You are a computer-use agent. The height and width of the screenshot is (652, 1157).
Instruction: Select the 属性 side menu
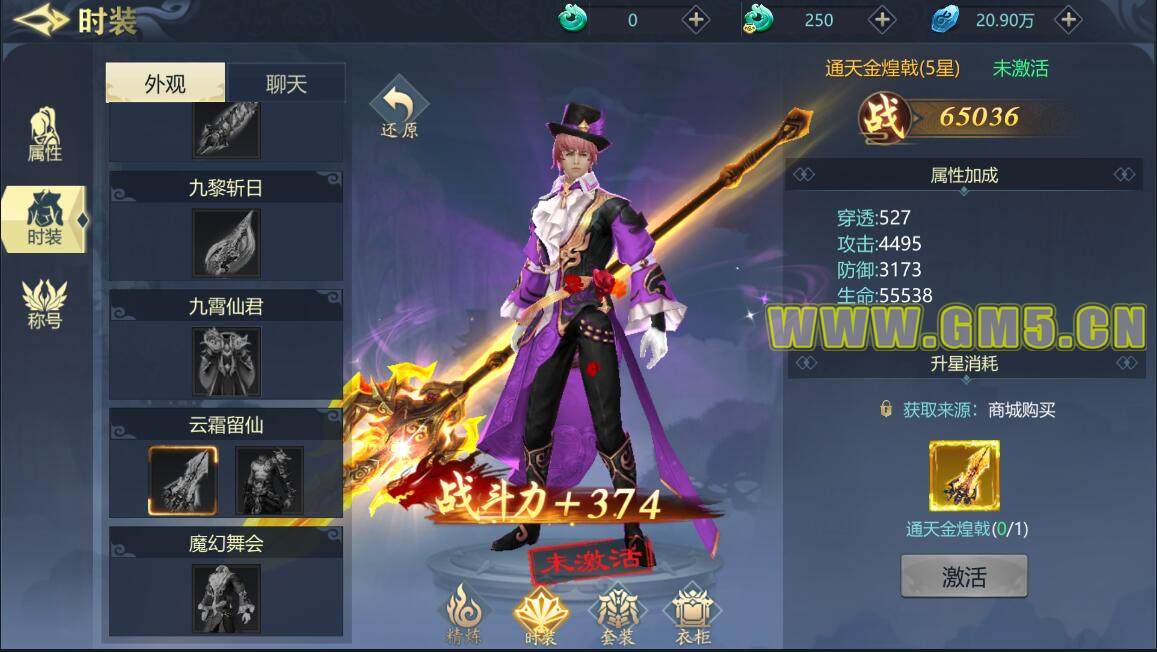pos(45,134)
